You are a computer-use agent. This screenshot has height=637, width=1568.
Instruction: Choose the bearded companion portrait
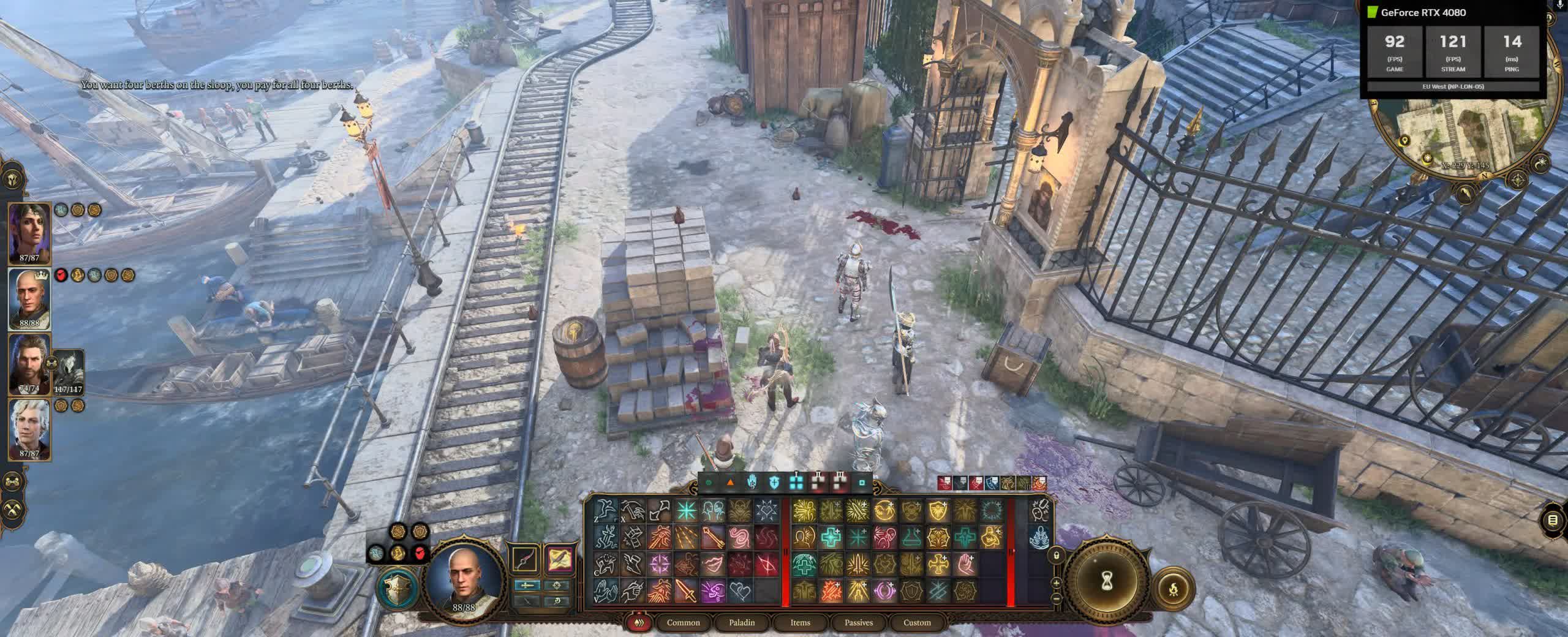(28, 364)
